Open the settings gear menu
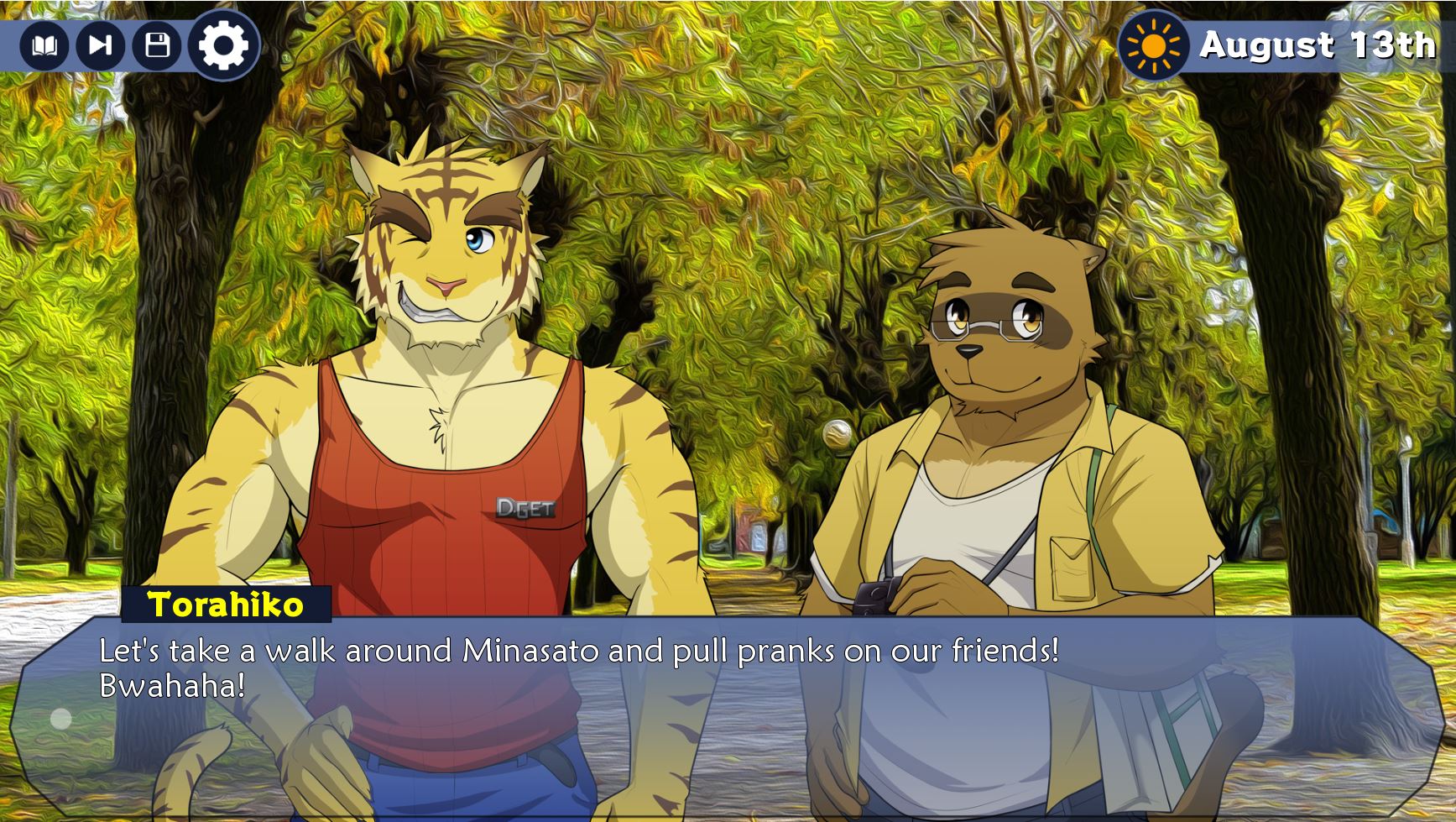This screenshot has height=822, width=1456. tap(223, 45)
